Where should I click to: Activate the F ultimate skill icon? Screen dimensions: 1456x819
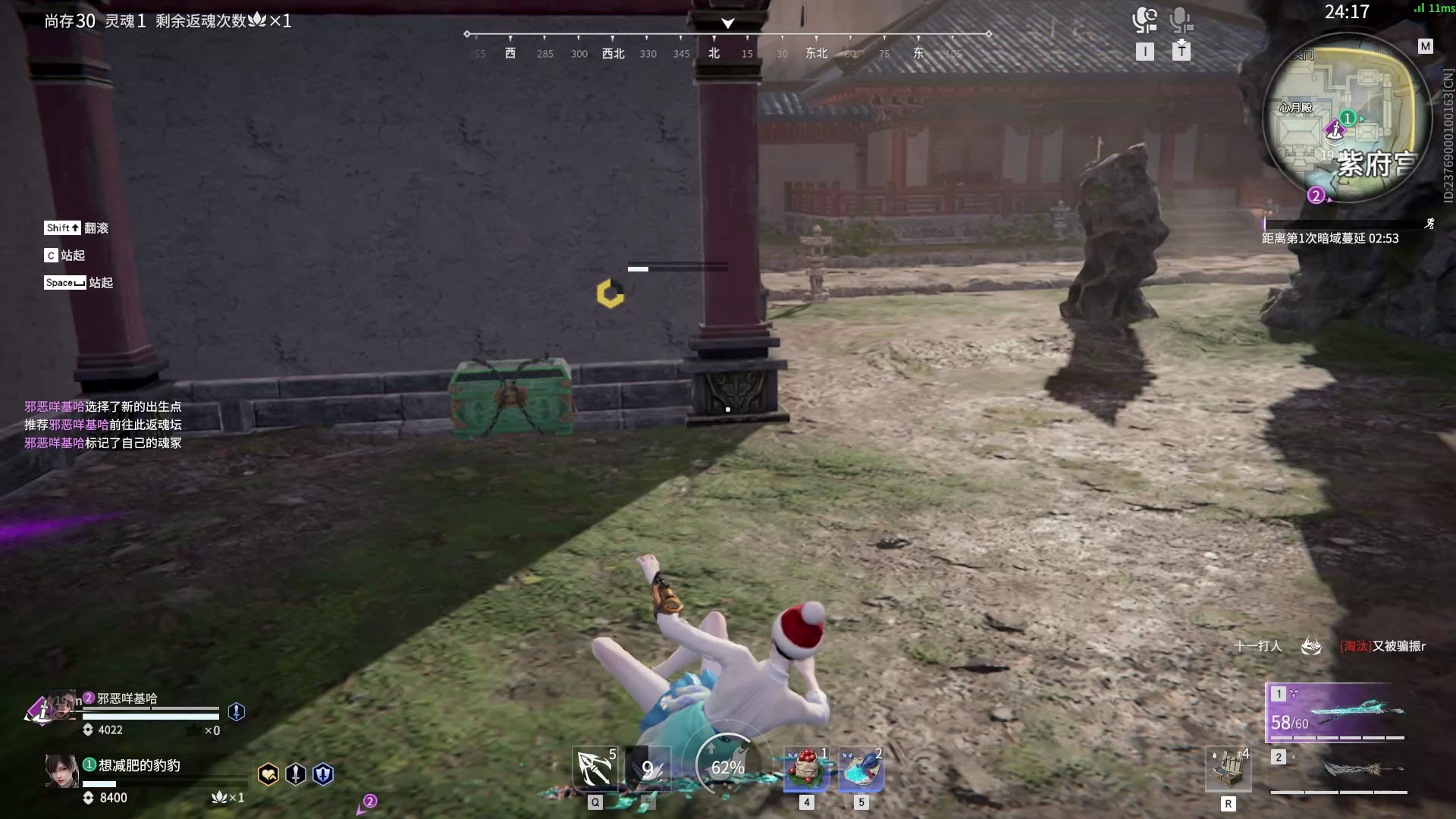coord(648,767)
